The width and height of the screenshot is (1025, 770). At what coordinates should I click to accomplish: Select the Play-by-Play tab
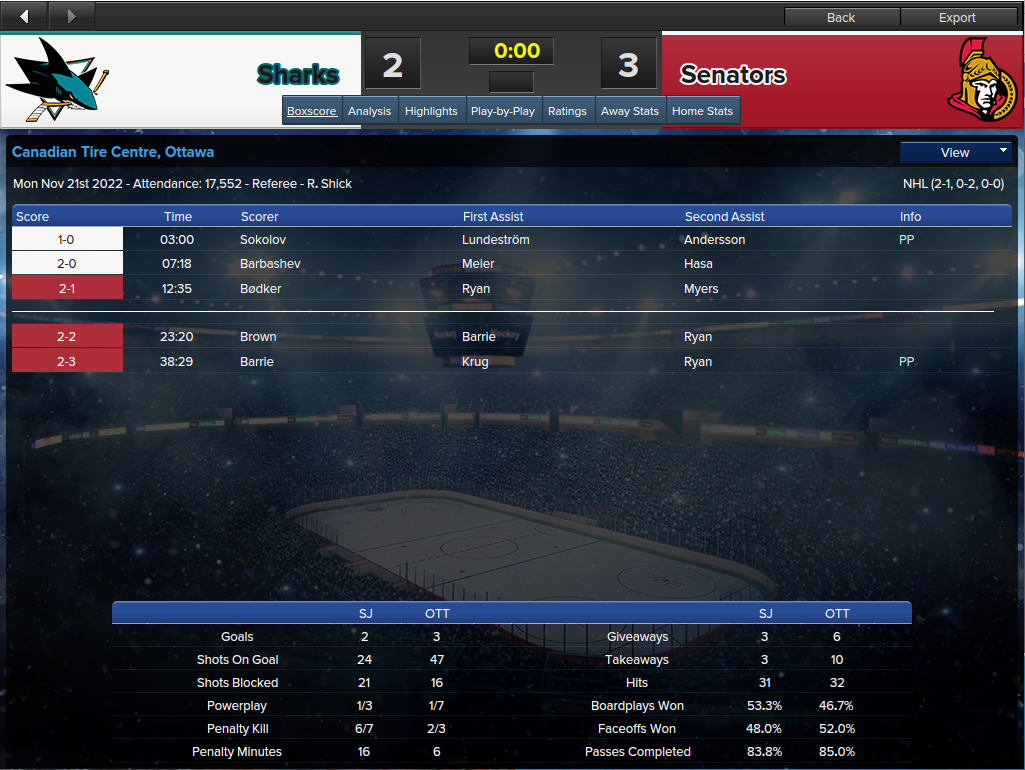click(502, 111)
